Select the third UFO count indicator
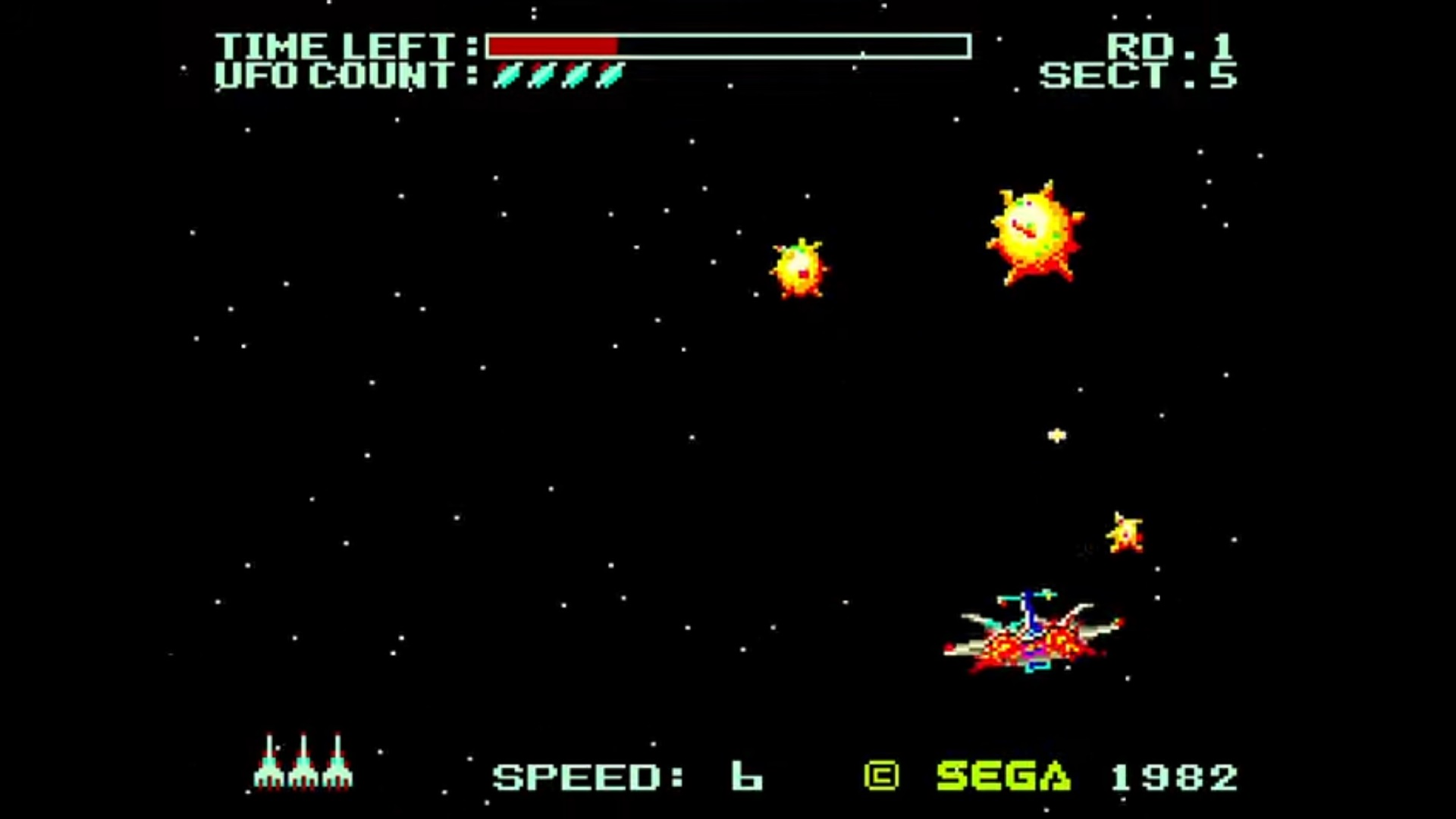The width and height of the screenshot is (1456, 819). click(575, 76)
